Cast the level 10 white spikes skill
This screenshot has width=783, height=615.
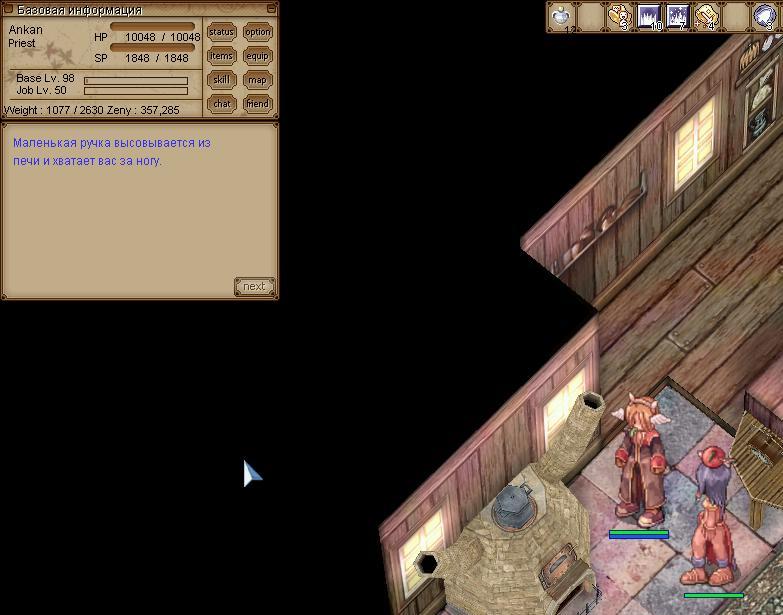click(649, 17)
